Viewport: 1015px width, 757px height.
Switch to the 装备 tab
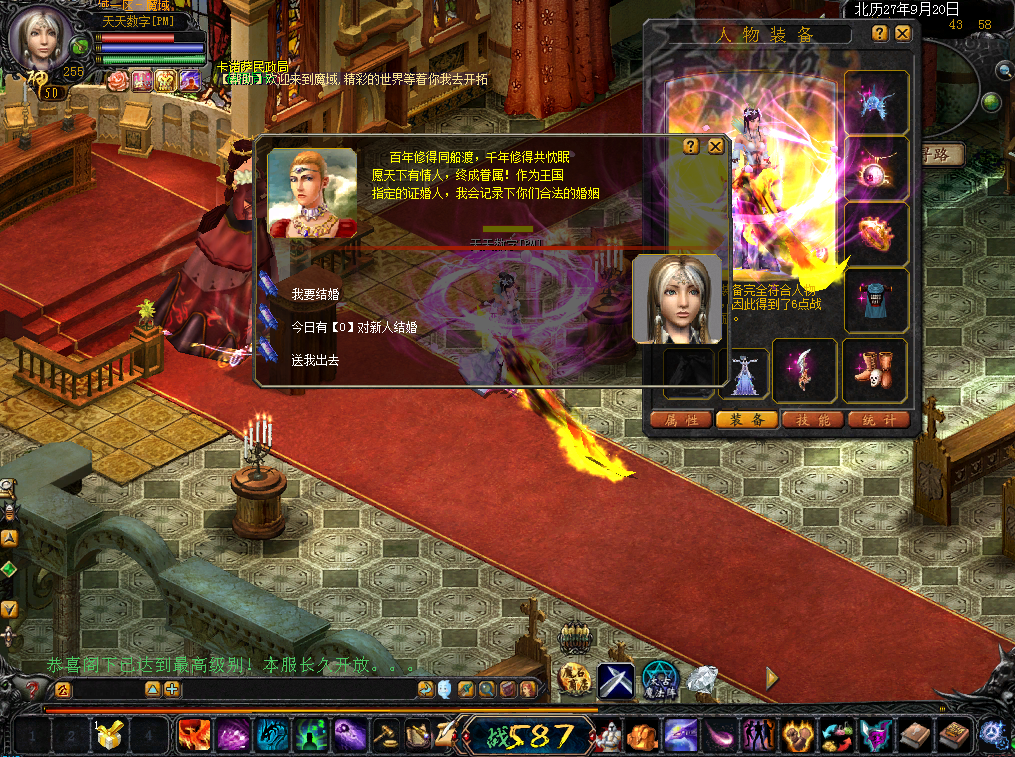point(747,420)
